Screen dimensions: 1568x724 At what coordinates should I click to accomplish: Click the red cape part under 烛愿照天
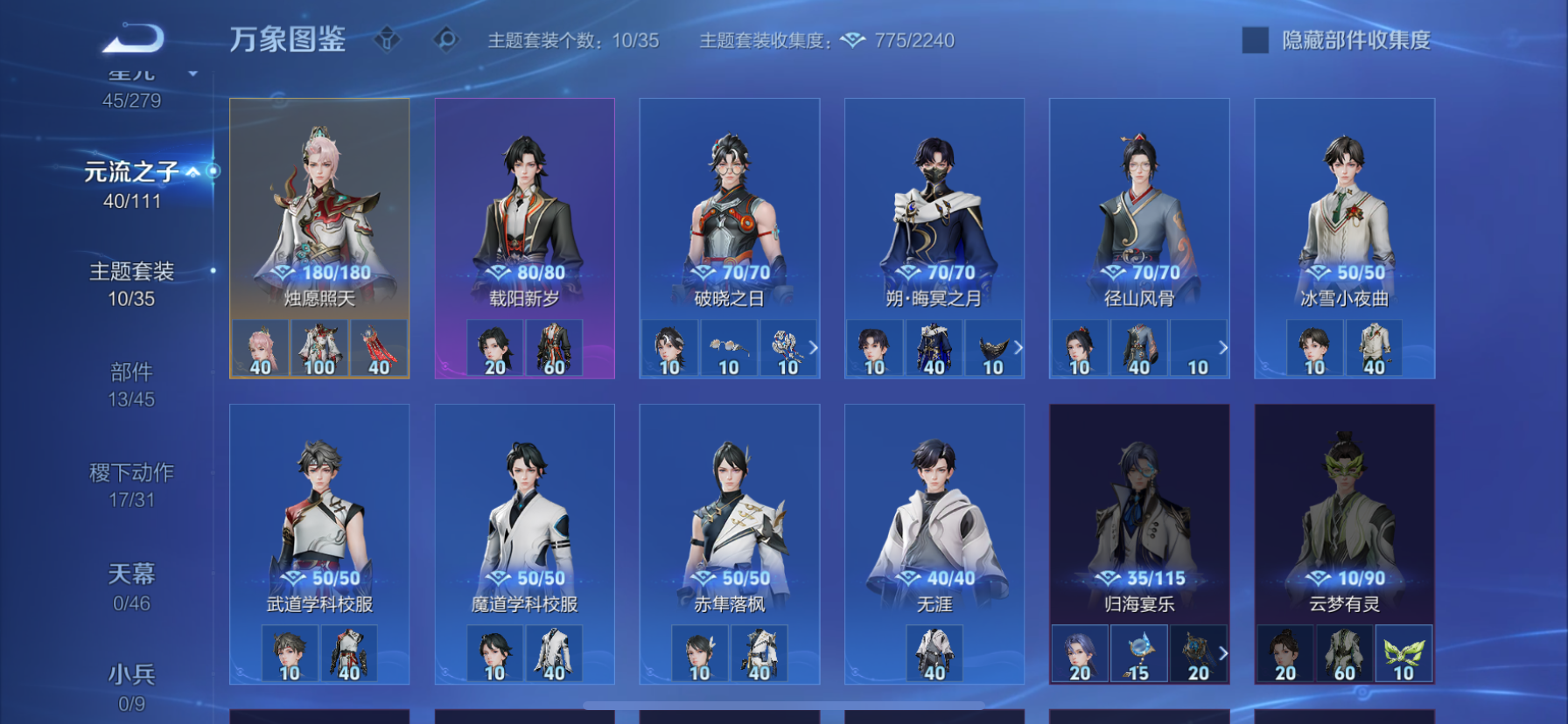pyautogui.click(x=376, y=347)
